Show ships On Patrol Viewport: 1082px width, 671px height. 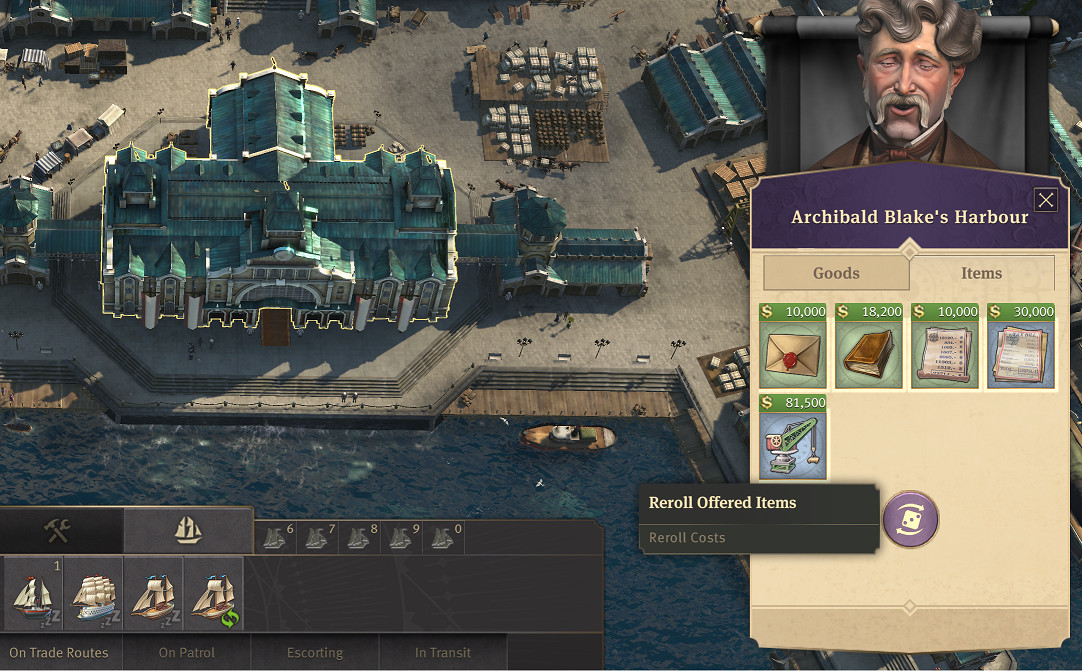187,652
